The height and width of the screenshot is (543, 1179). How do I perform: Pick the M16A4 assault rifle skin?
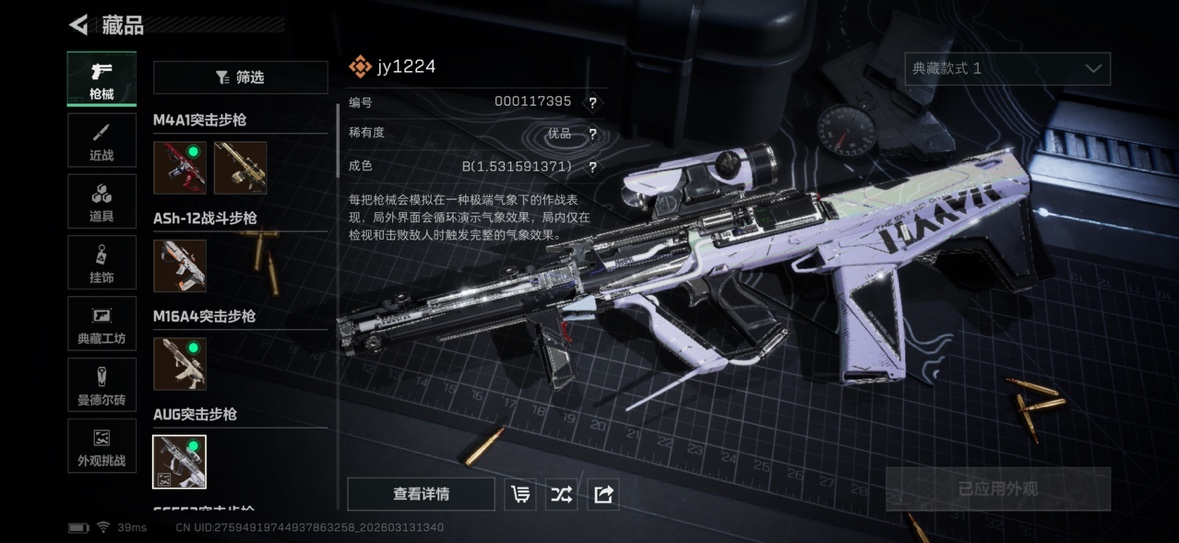(180, 363)
